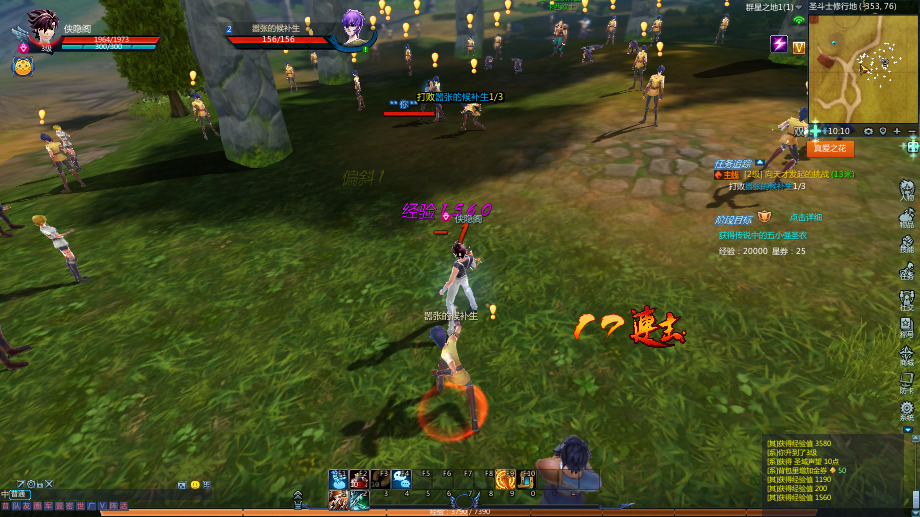The height and width of the screenshot is (517, 920).
Task: Use the F2 red potion slot
Action: 360,481
